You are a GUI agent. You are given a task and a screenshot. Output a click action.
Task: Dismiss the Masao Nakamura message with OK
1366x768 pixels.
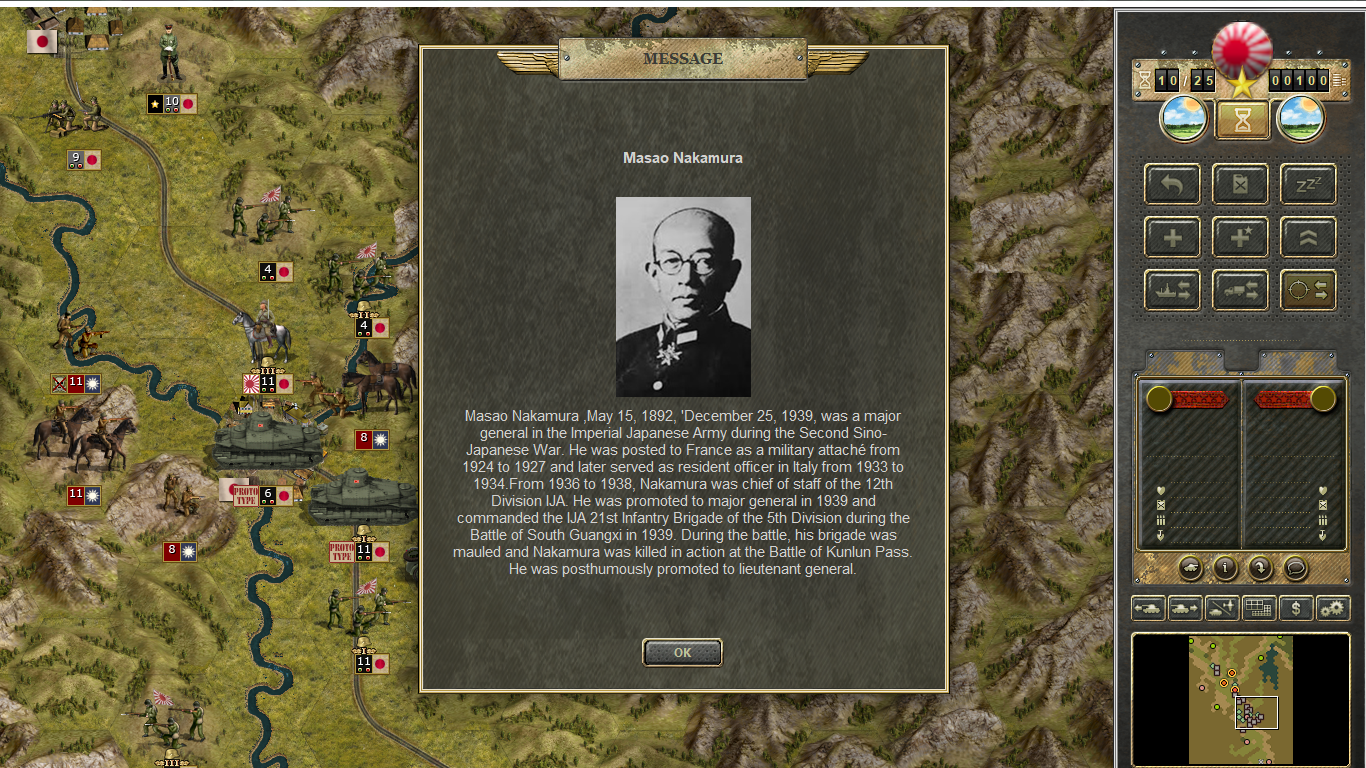tap(682, 652)
